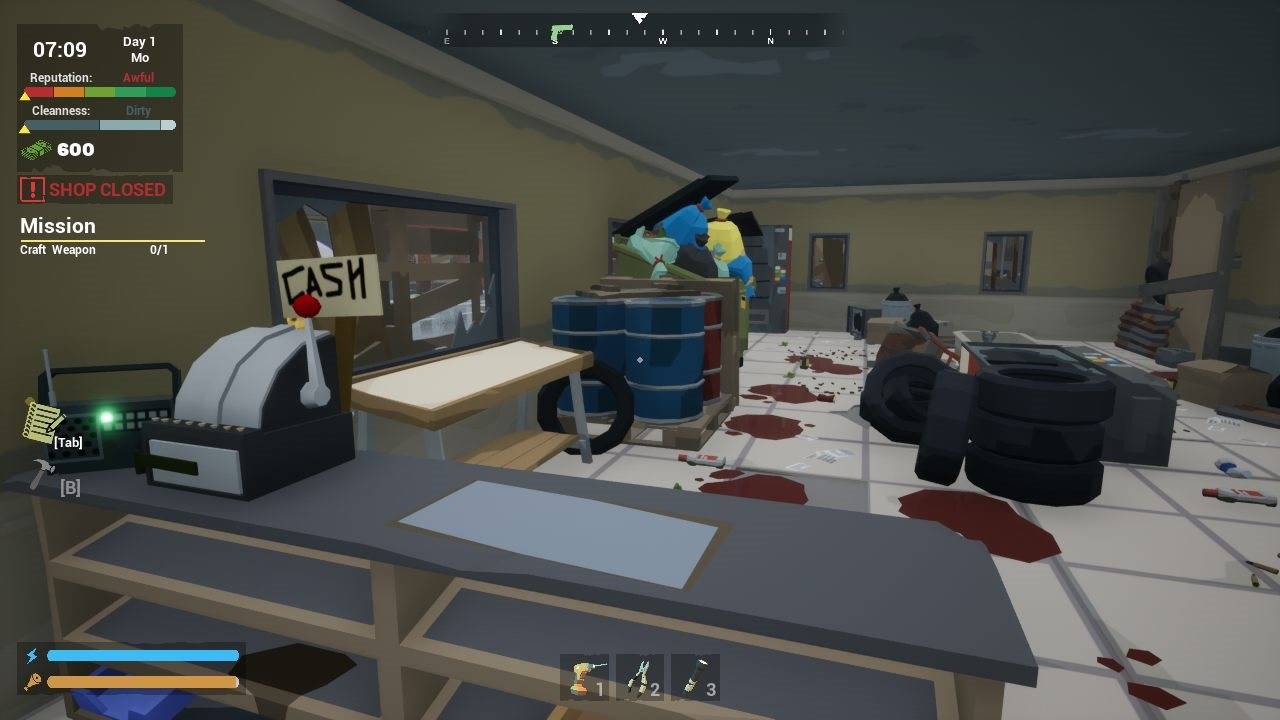1280x720 pixels.
Task: Click the SHOP CLOSED status sign
Action: click(94, 189)
